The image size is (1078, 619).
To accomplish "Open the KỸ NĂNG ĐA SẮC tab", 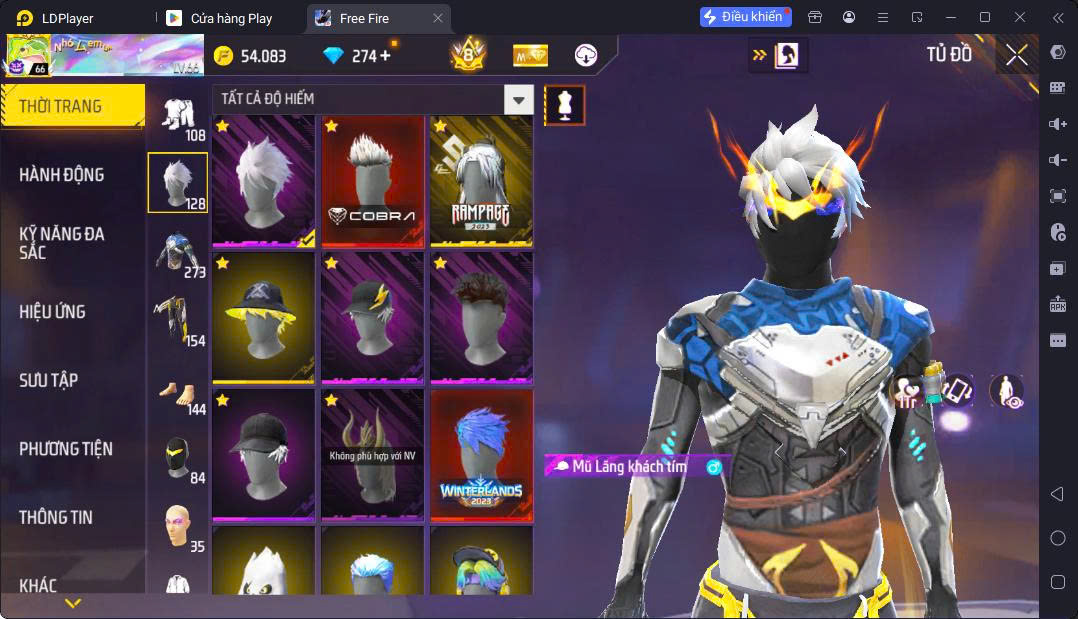I will [x=62, y=243].
